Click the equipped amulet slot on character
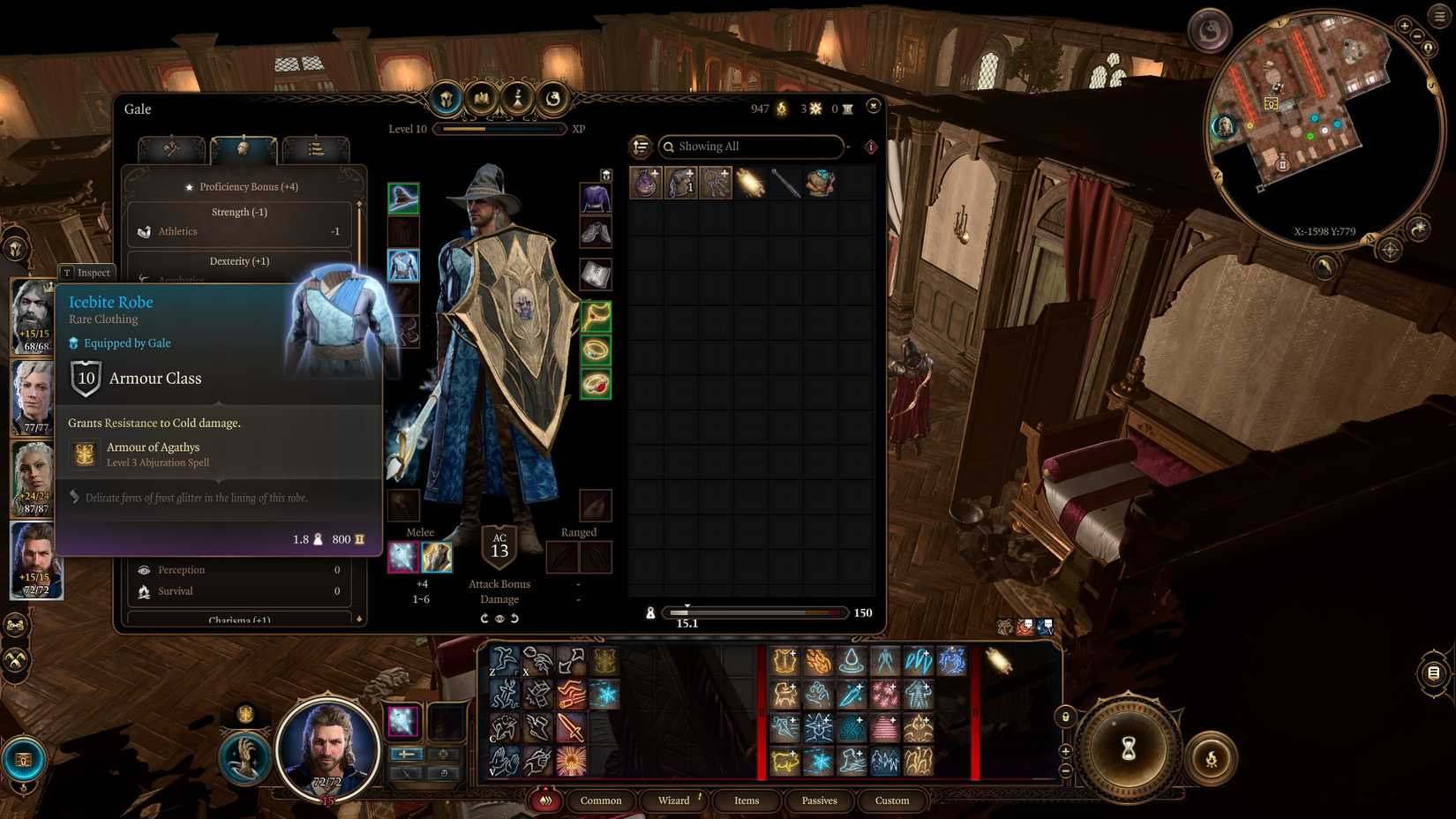This screenshot has height=819, width=1456. pyautogui.click(x=597, y=318)
